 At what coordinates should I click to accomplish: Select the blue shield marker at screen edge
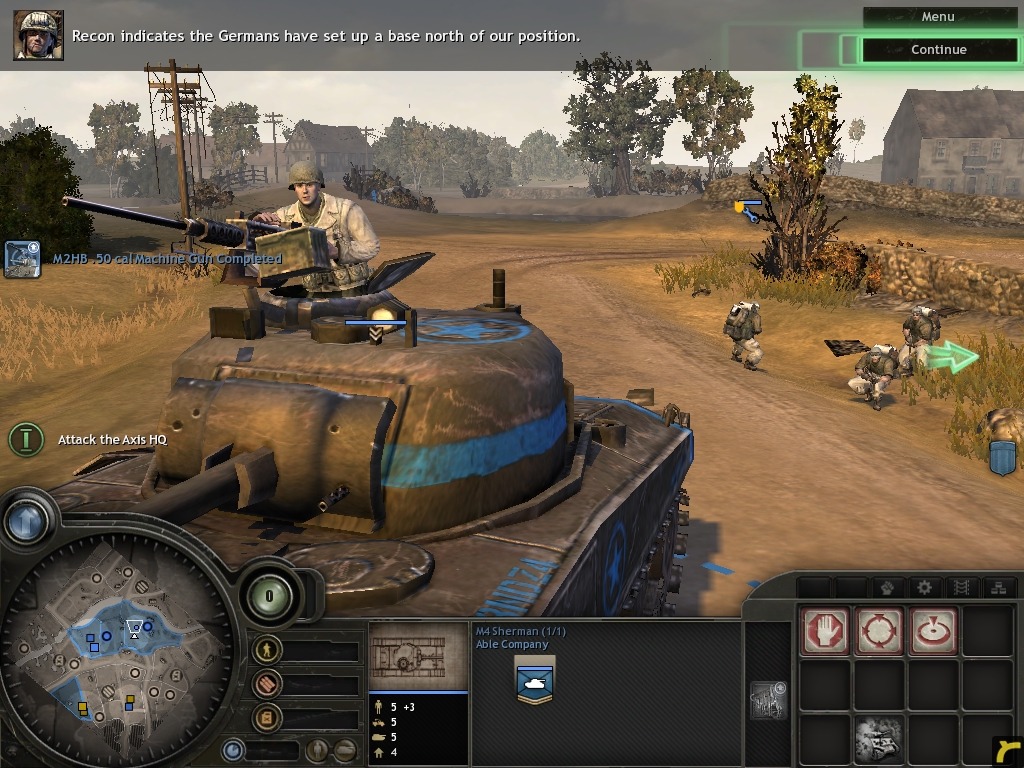pos(1002,456)
